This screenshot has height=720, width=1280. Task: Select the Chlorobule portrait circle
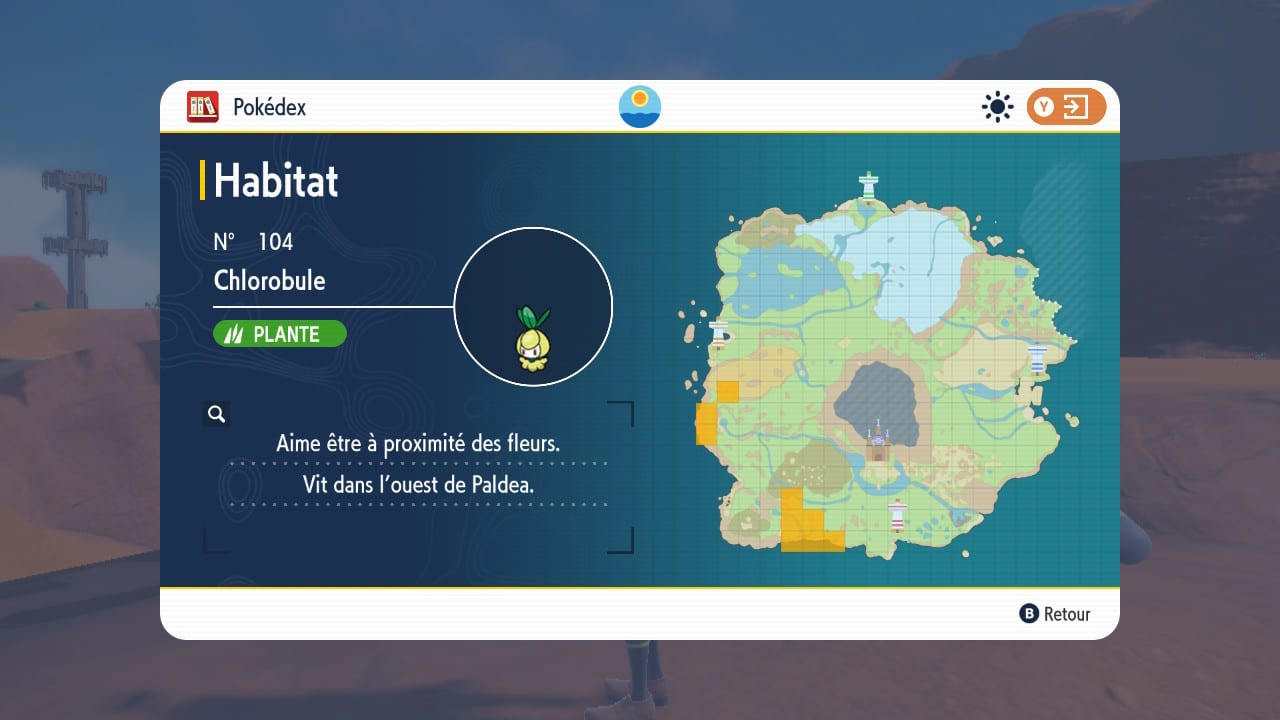coord(533,306)
